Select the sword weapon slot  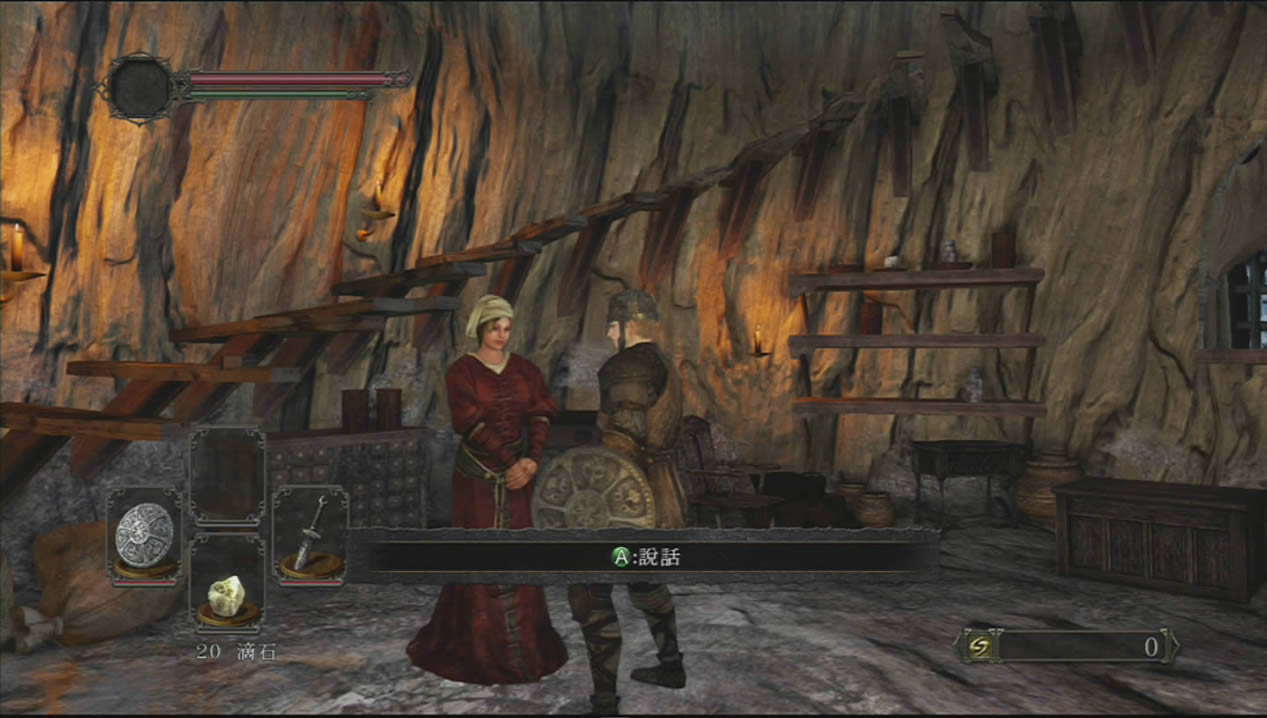click(310, 535)
